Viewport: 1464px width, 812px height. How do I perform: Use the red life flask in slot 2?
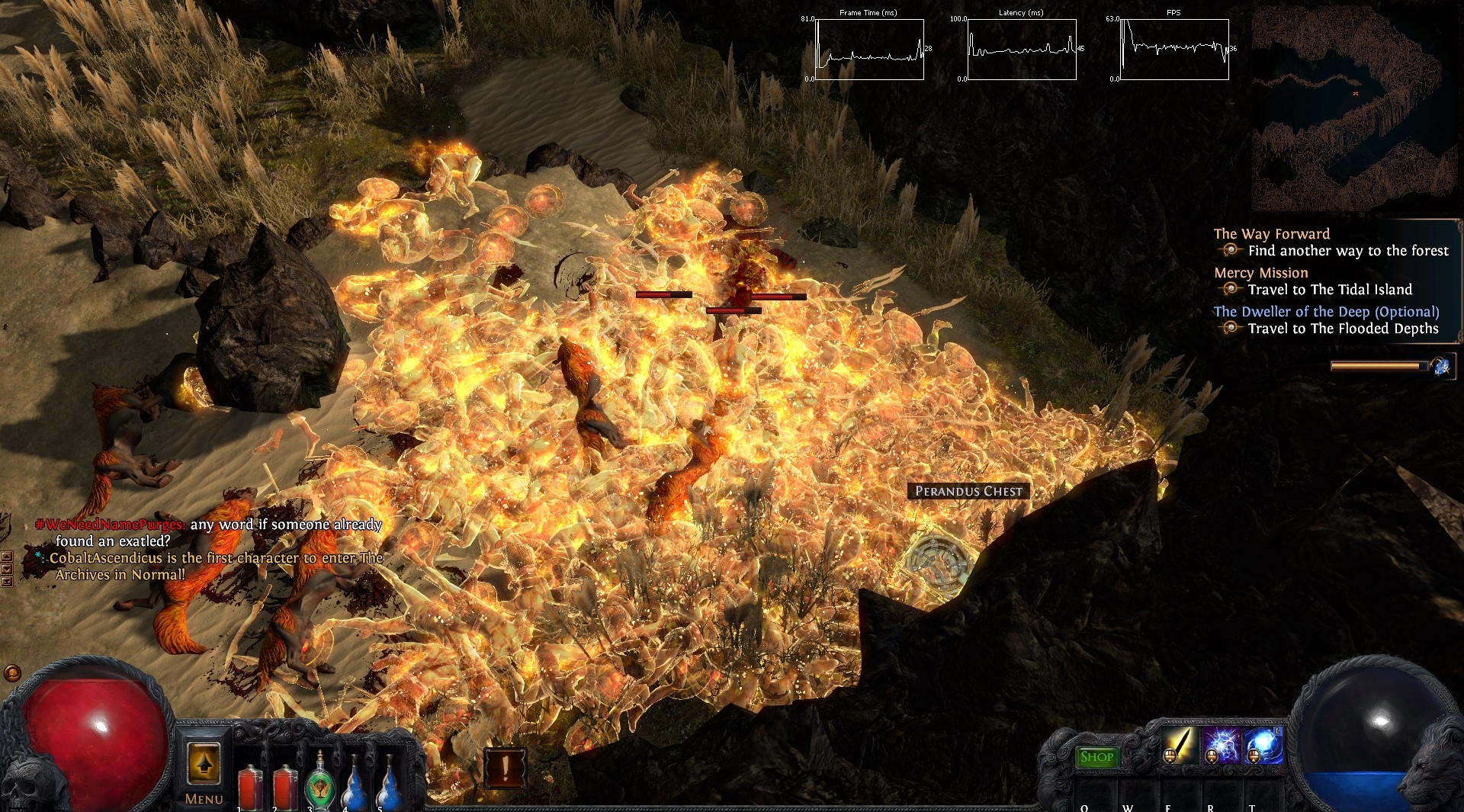285,787
